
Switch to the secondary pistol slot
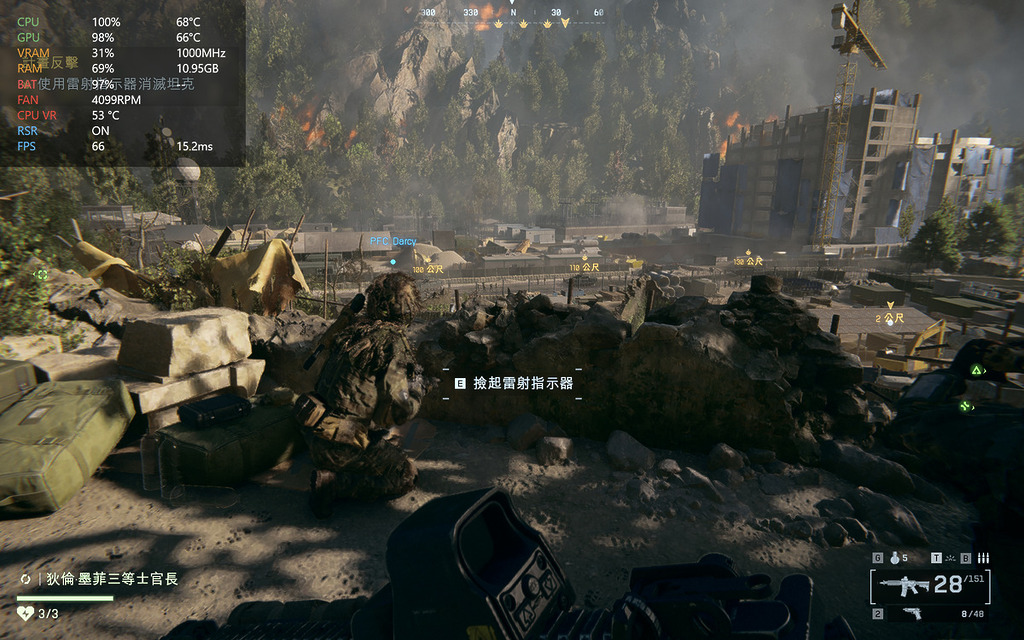coord(911,613)
